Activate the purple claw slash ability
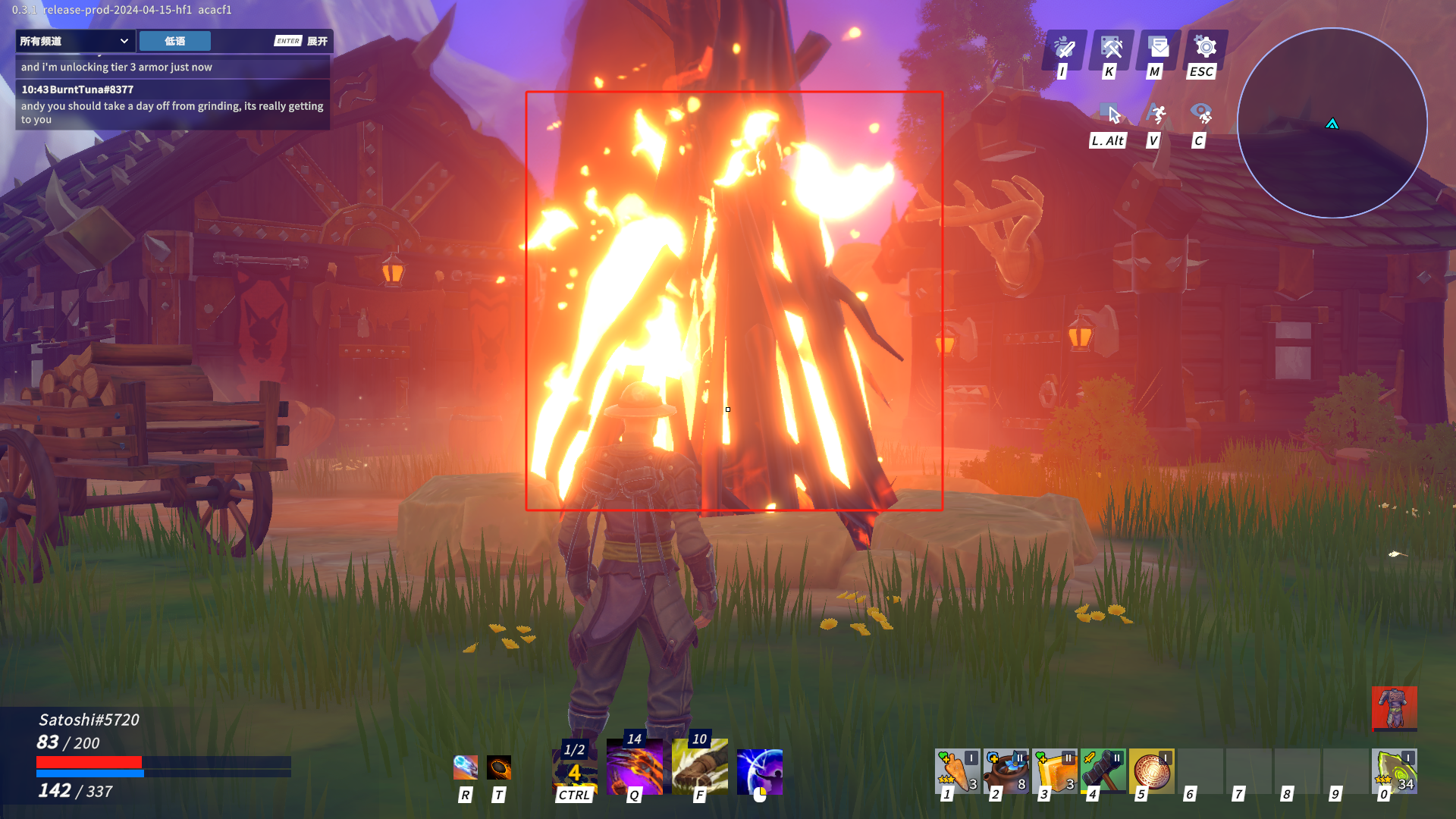 pos(635,768)
